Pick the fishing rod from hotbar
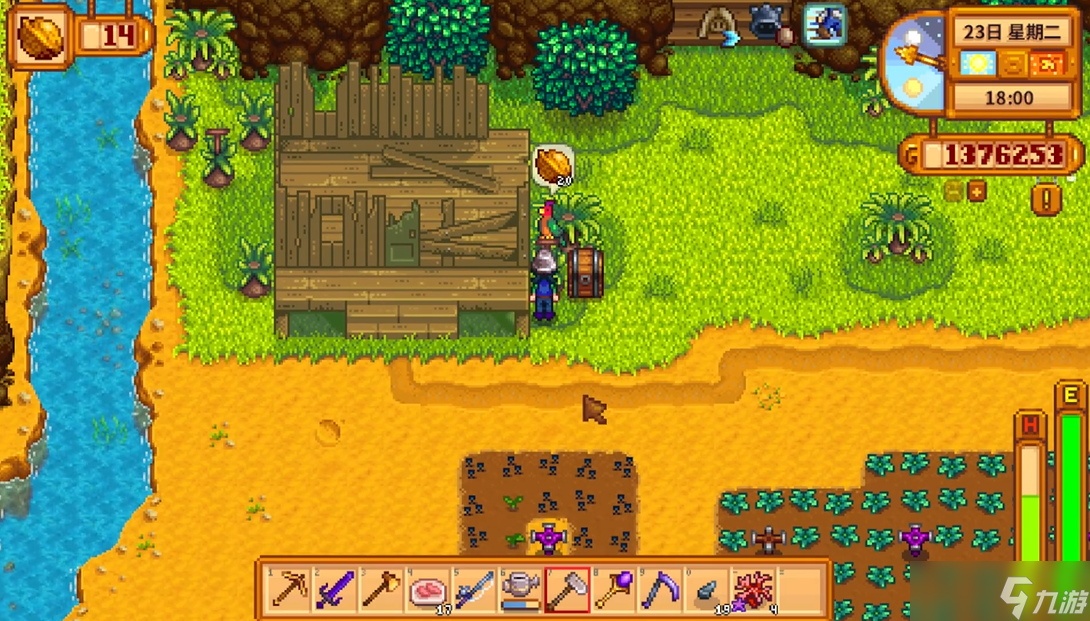Screen dimensions: 1090x621 475,589
